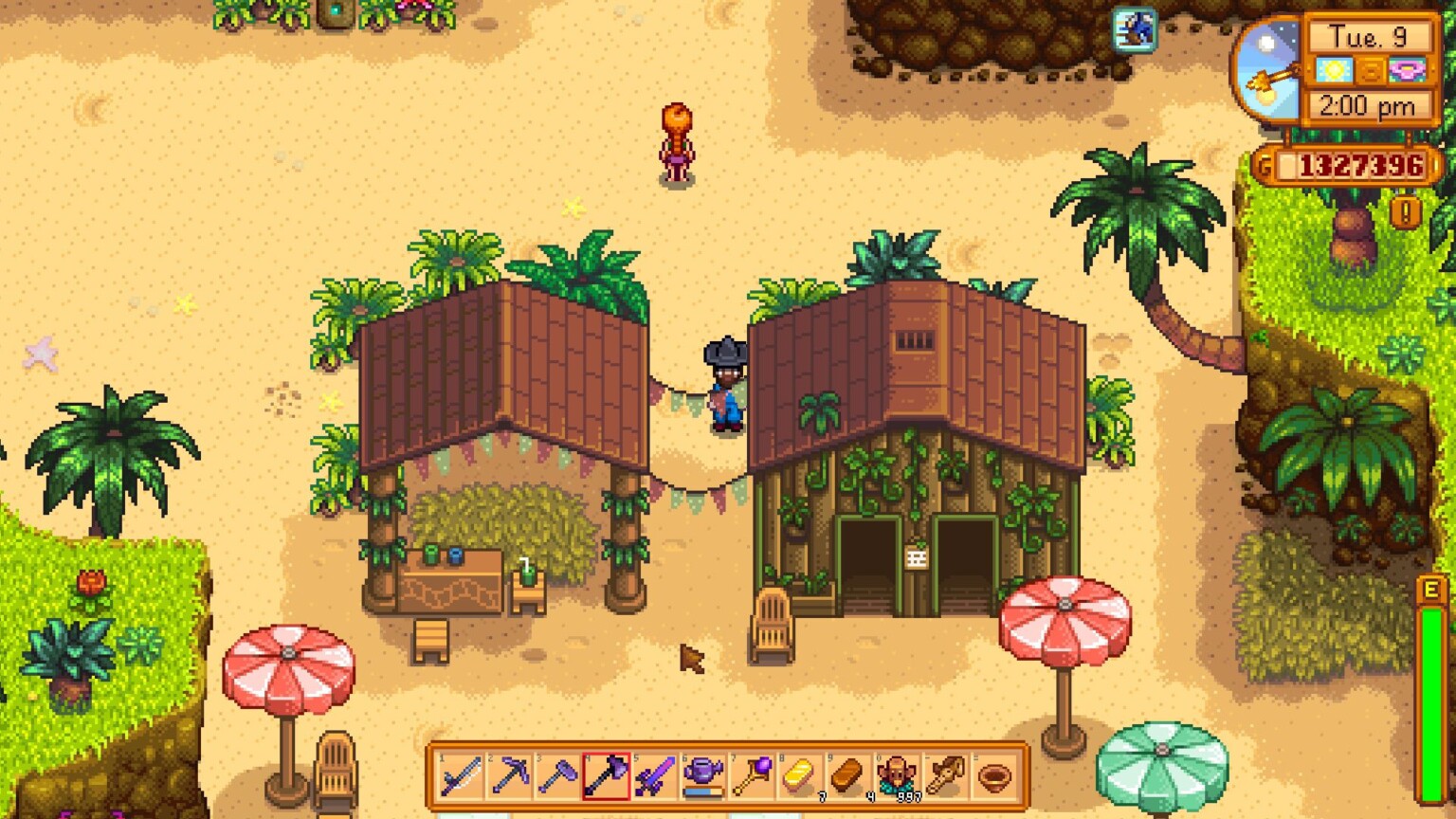Click the note pinned on the hut door
1456x819 pixels.
[918, 557]
